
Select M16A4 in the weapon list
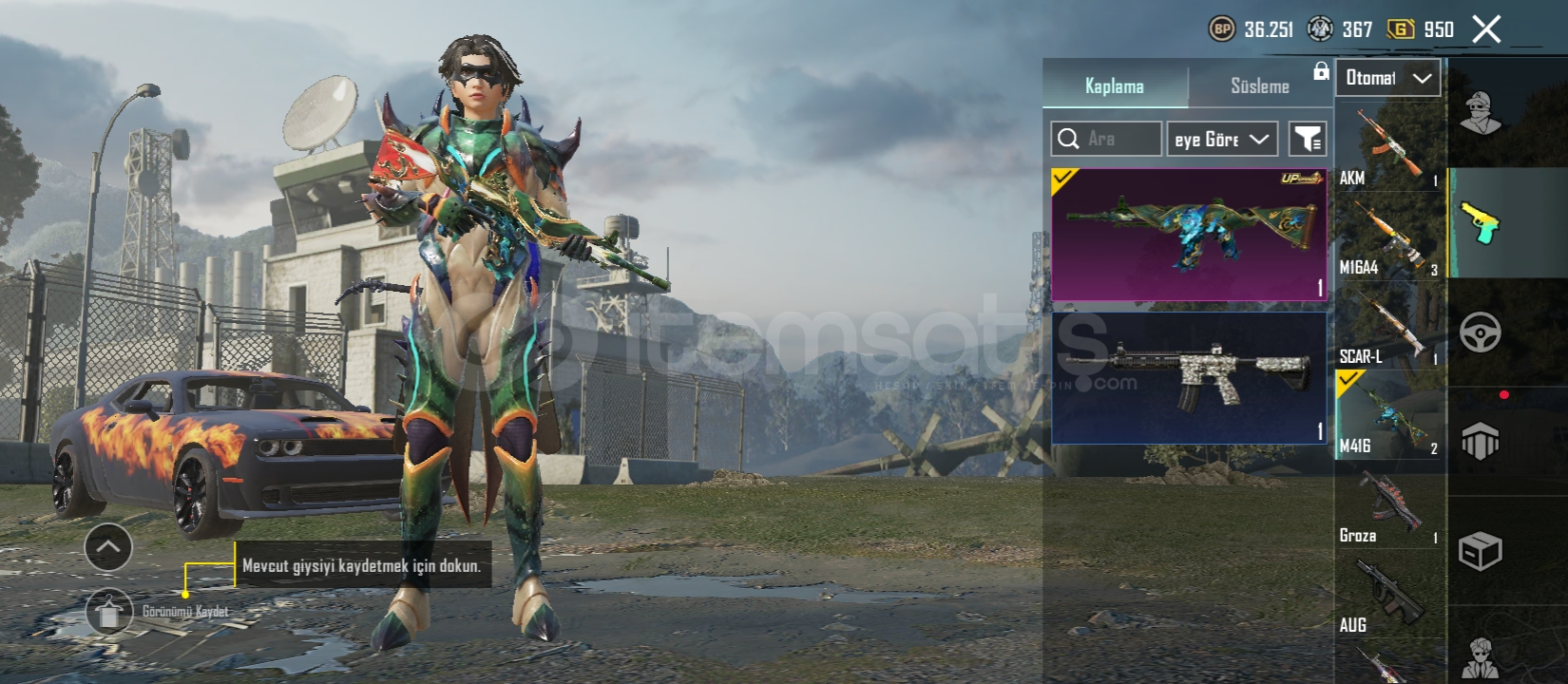pos(1388,236)
